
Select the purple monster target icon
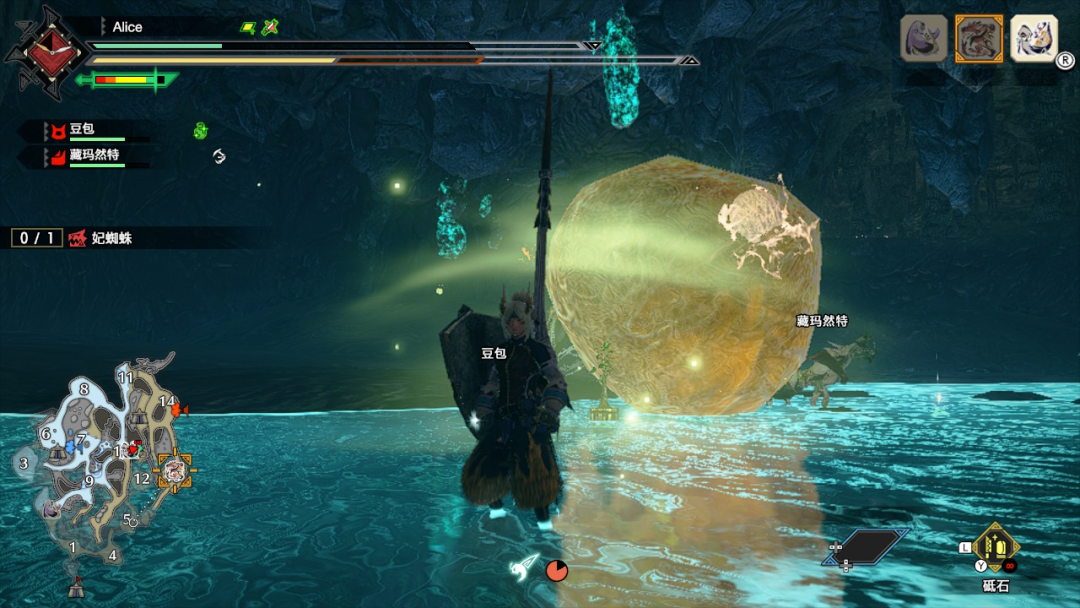point(924,39)
